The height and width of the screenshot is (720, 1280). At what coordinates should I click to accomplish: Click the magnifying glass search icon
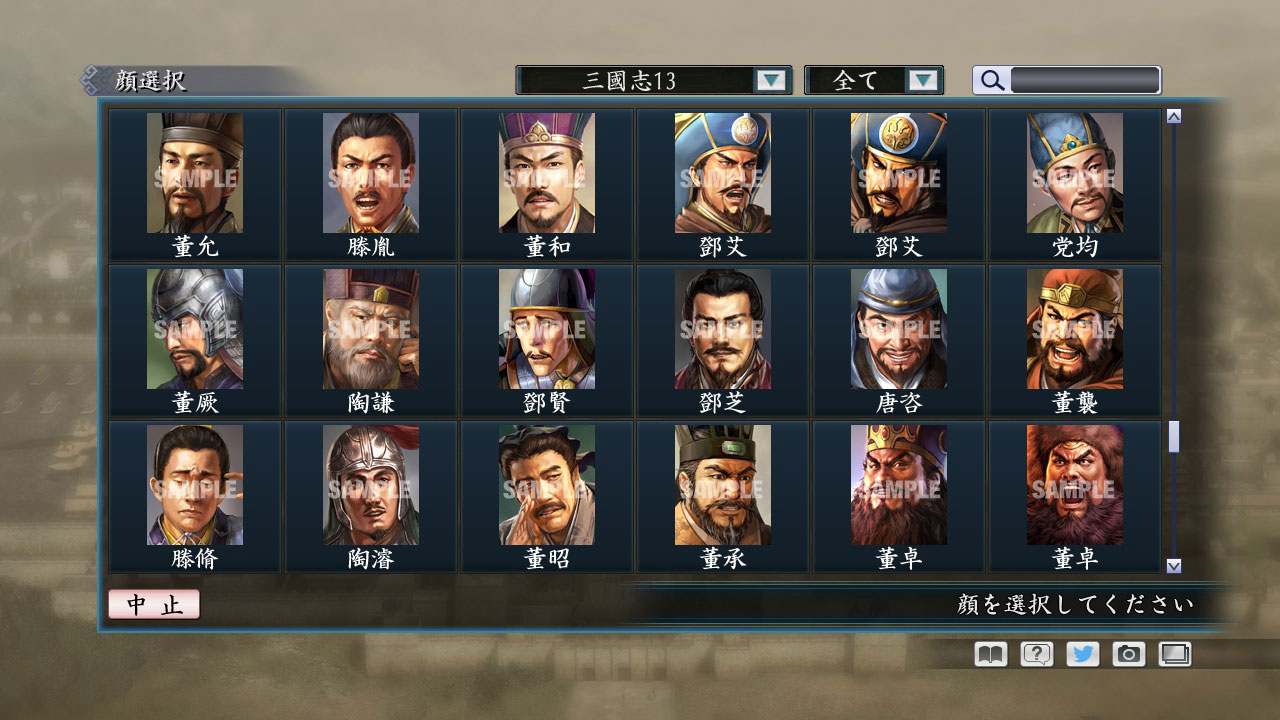point(990,80)
